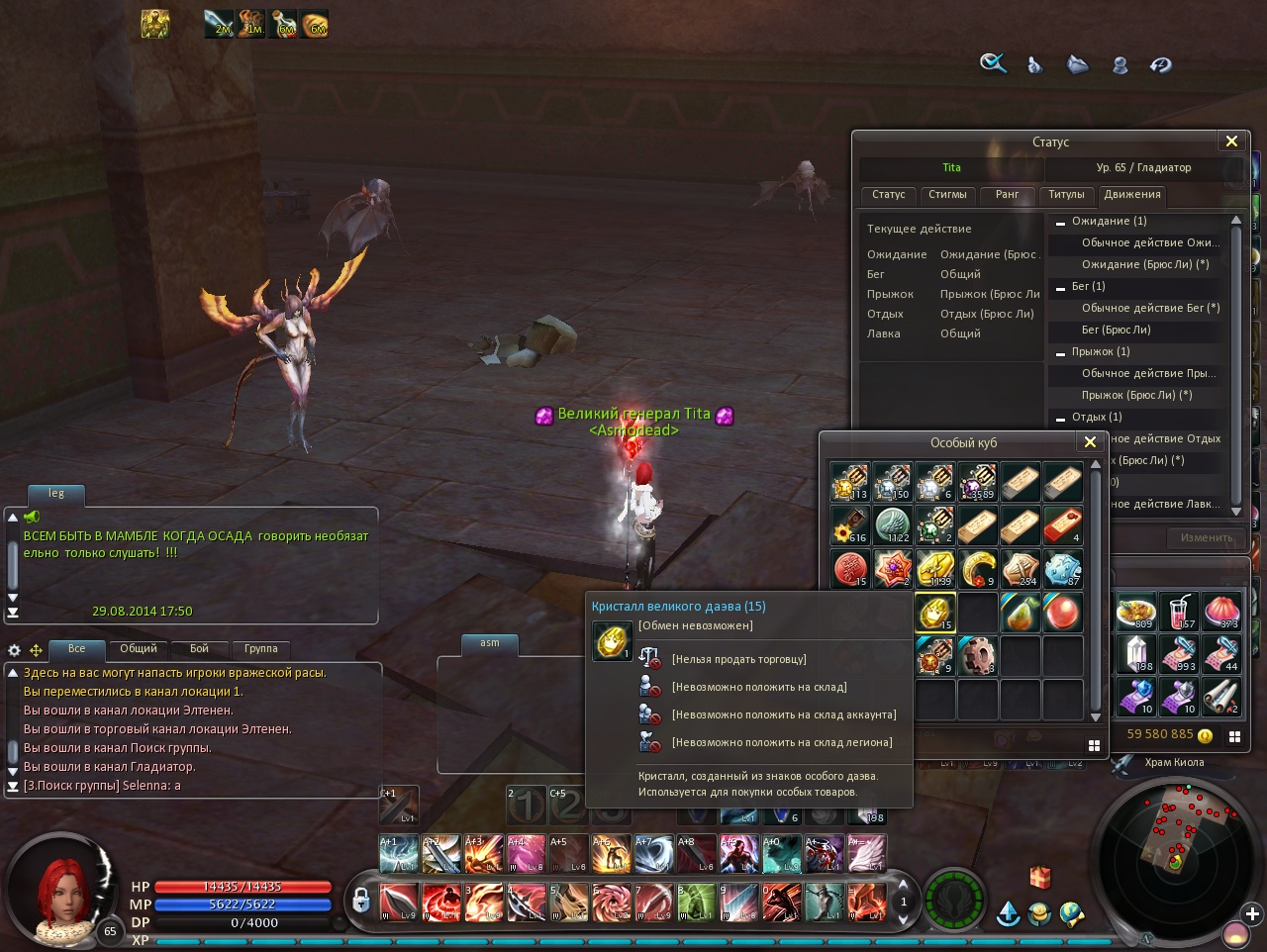Choose Прыжок (Брюс Ли) (*) entry
The image size is (1267, 952).
tap(1136, 395)
